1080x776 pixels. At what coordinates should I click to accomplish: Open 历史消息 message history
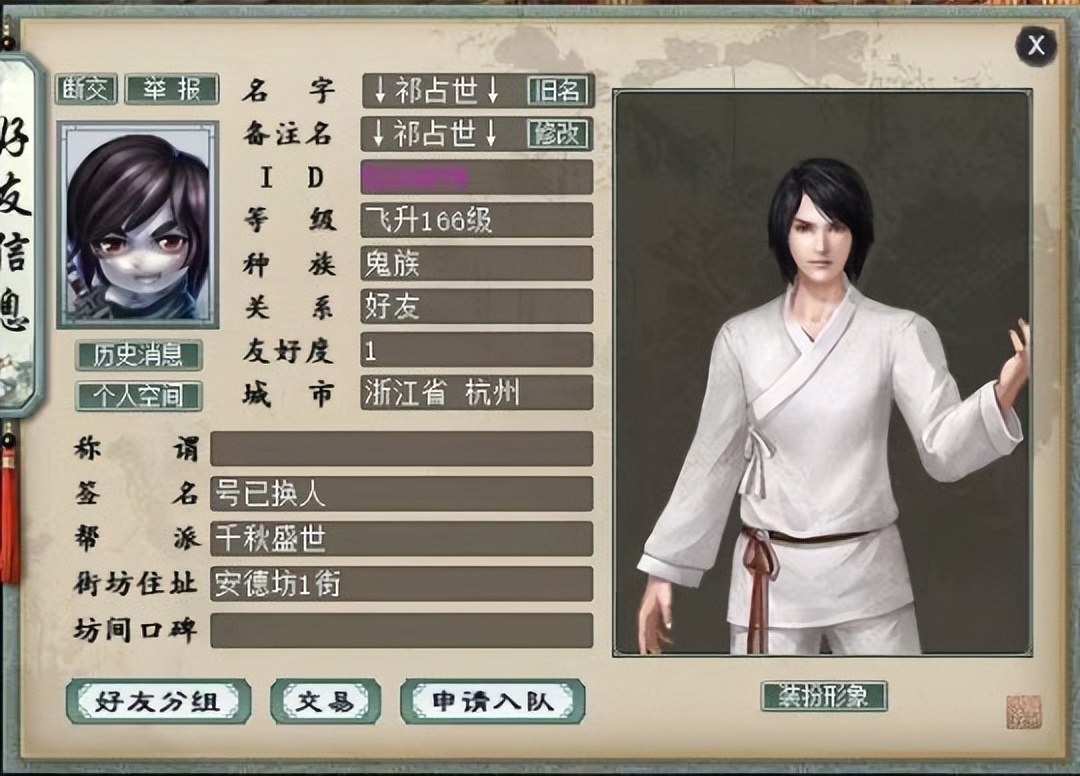pos(138,355)
